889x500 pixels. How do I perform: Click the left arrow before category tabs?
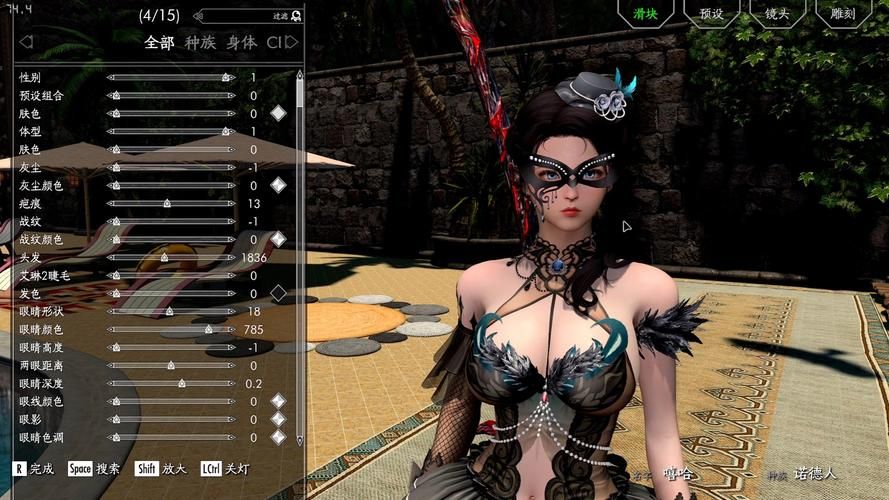coord(26,42)
